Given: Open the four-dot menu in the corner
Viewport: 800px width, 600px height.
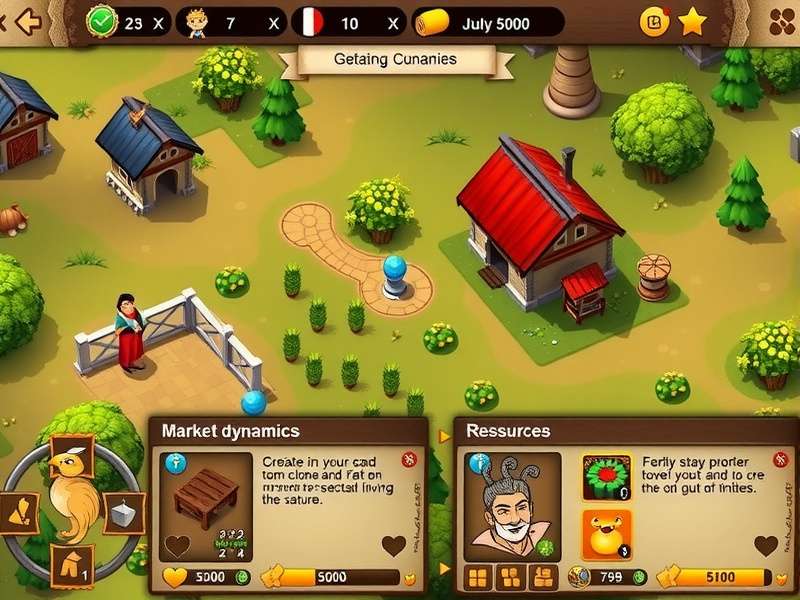Looking at the screenshot, I should click(781, 21).
